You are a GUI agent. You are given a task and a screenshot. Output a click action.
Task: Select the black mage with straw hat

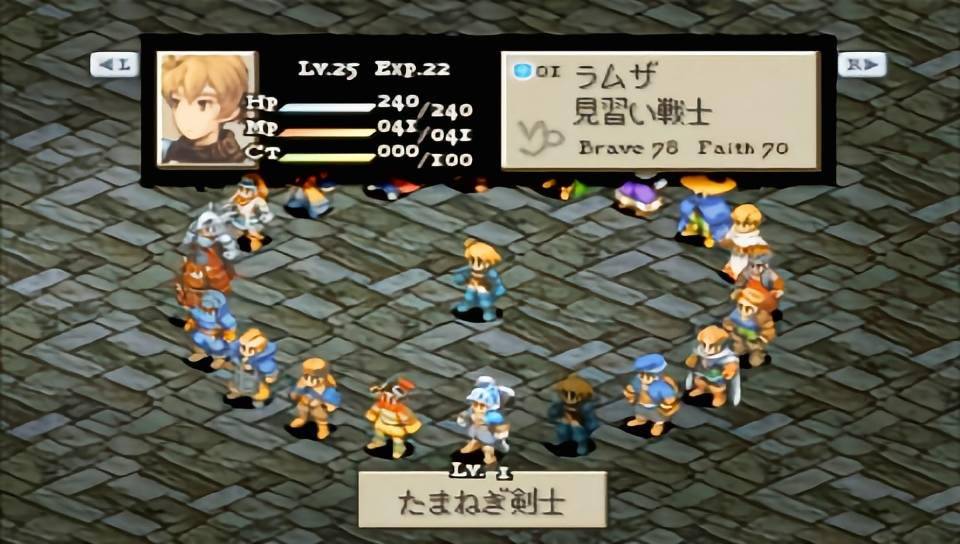572,412
